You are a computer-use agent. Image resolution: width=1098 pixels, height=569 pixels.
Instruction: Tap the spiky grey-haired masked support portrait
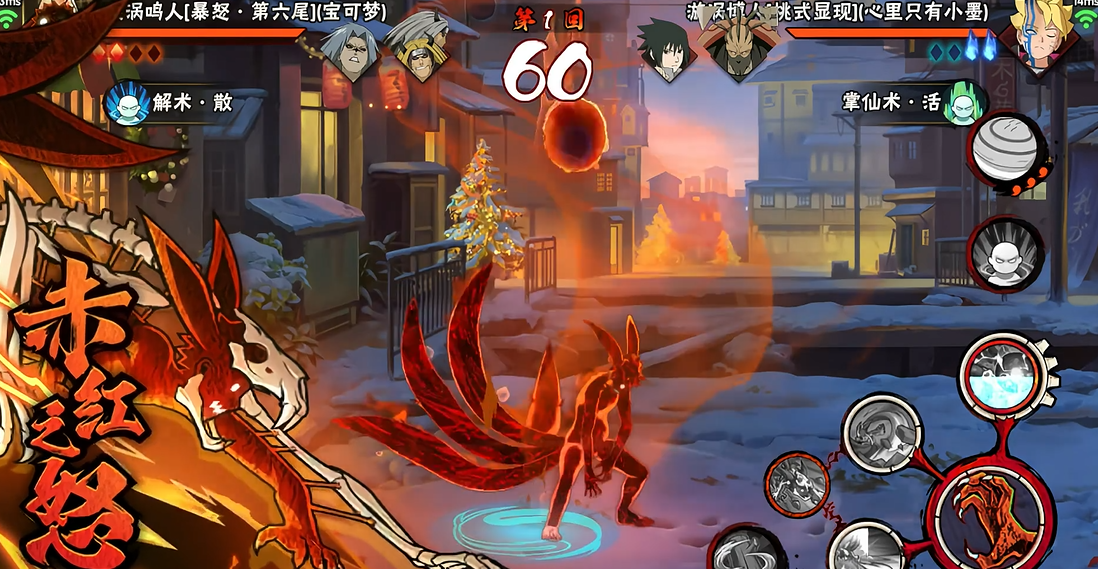tap(415, 50)
